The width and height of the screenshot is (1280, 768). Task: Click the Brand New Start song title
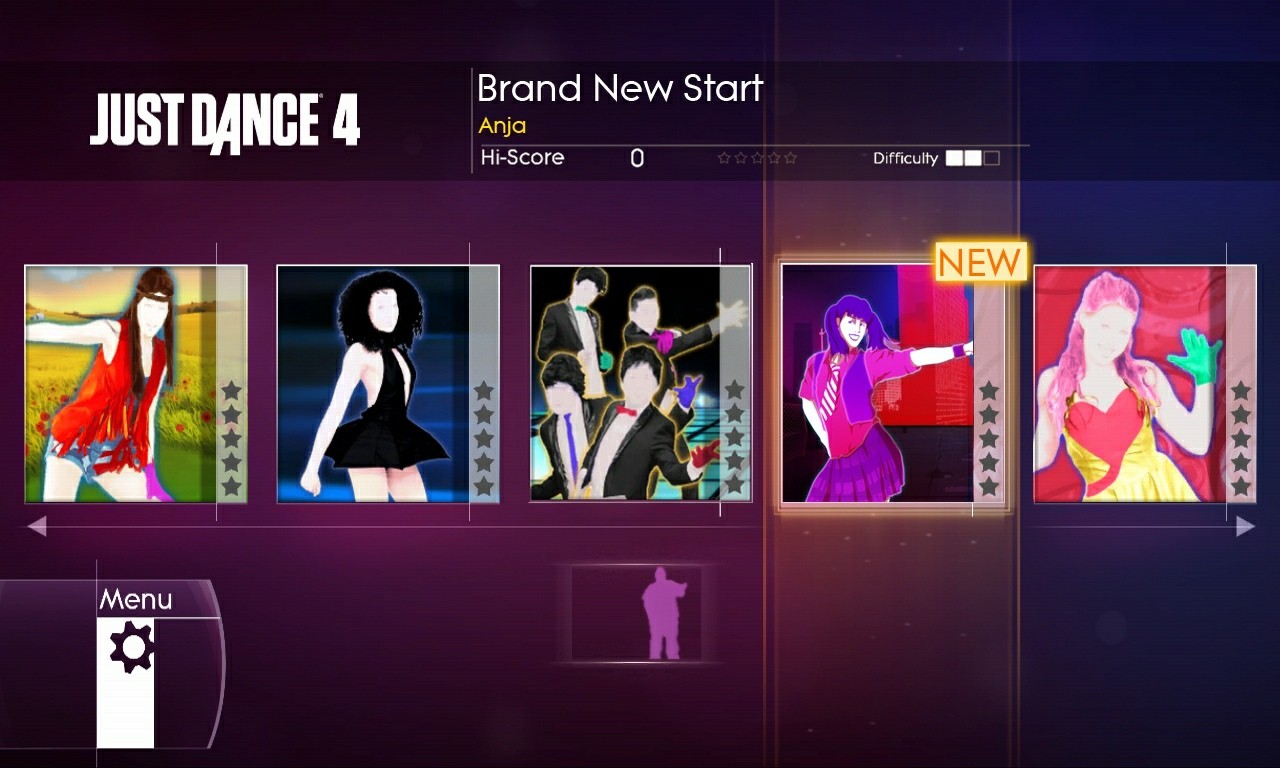[620, 88]
